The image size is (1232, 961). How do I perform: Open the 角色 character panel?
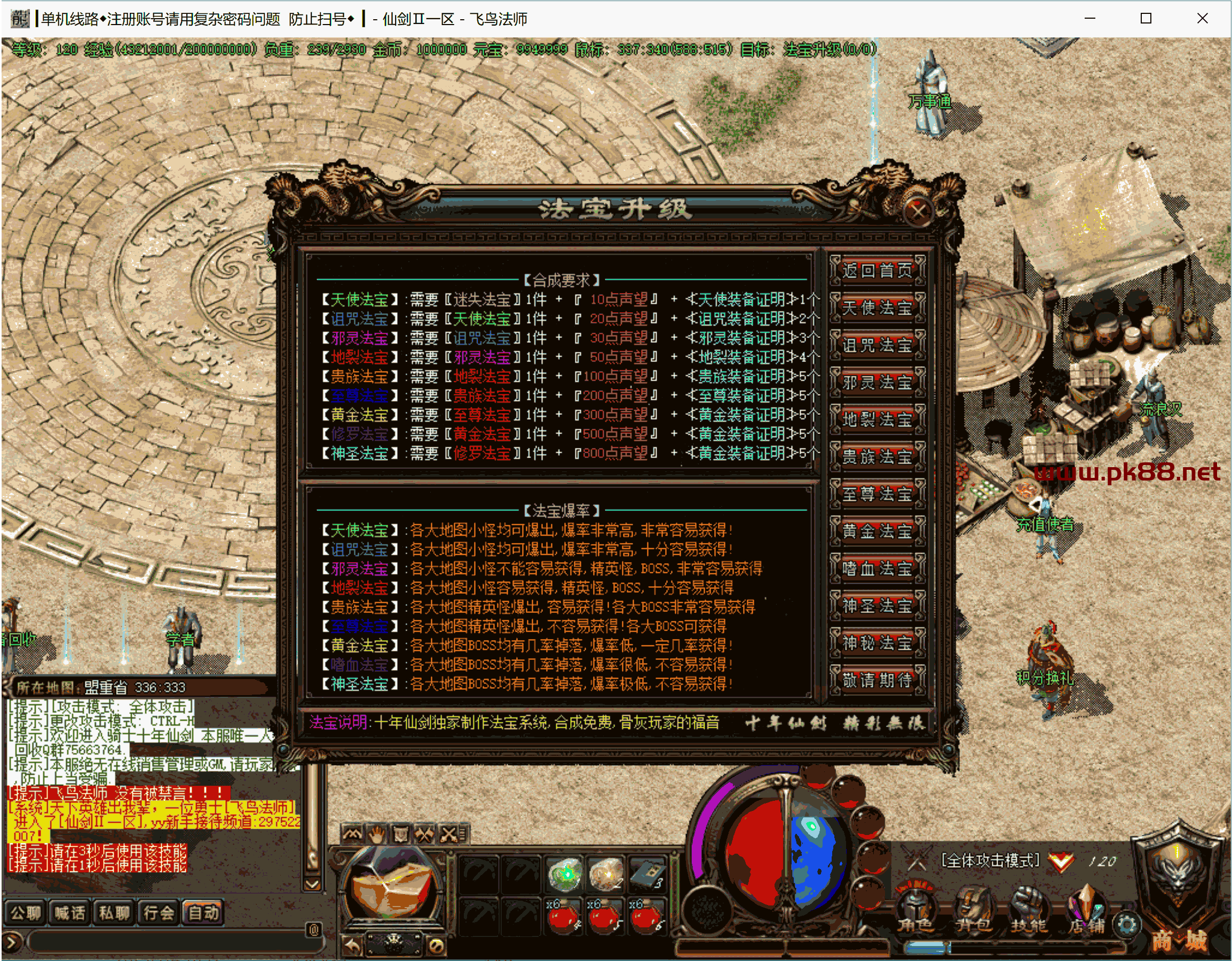[x=915, y=910]
